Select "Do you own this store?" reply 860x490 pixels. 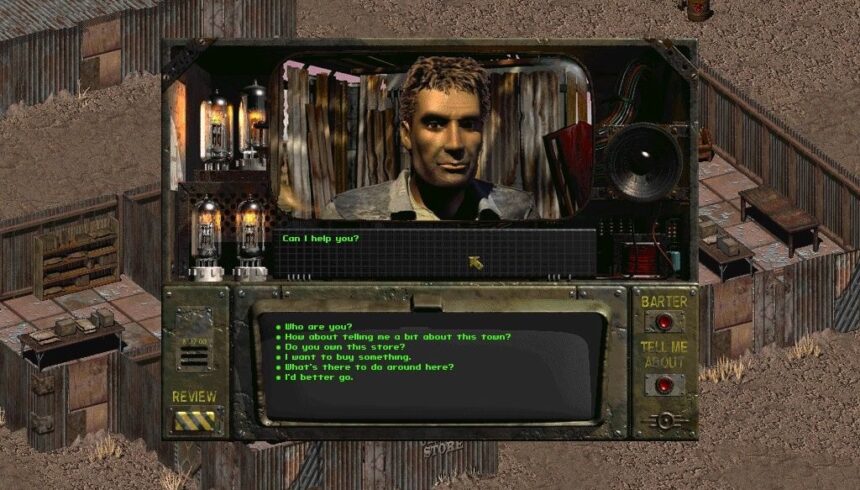[x=345, y=346]
